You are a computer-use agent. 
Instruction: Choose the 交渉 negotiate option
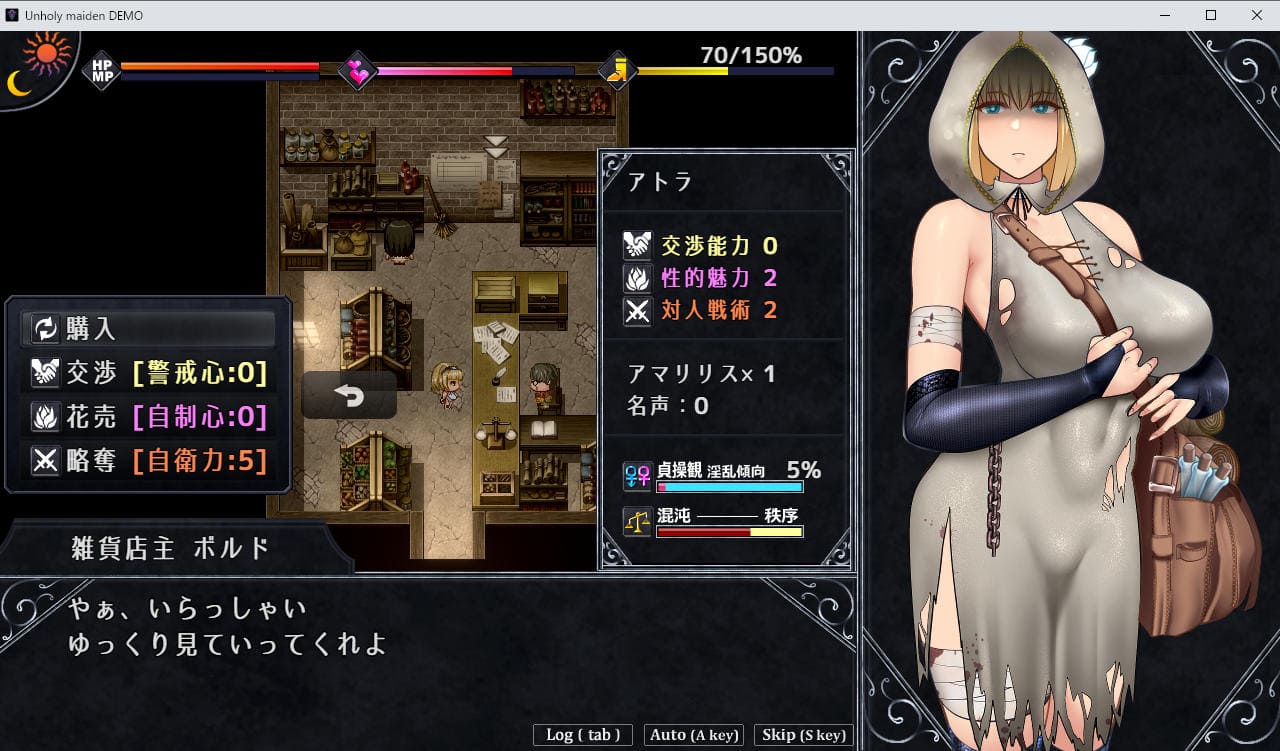click(148, 373)
